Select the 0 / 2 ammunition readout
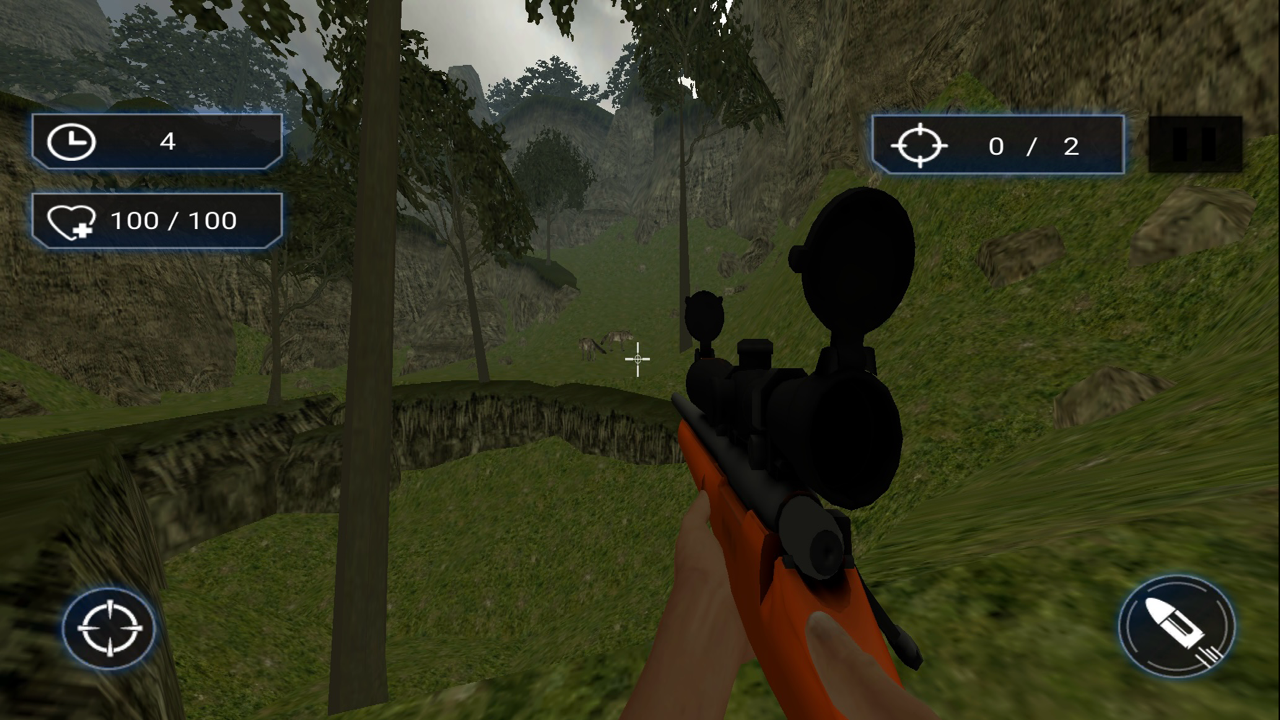The width and height of the screenshot is (1280, 720). (x=1032, y=146)
